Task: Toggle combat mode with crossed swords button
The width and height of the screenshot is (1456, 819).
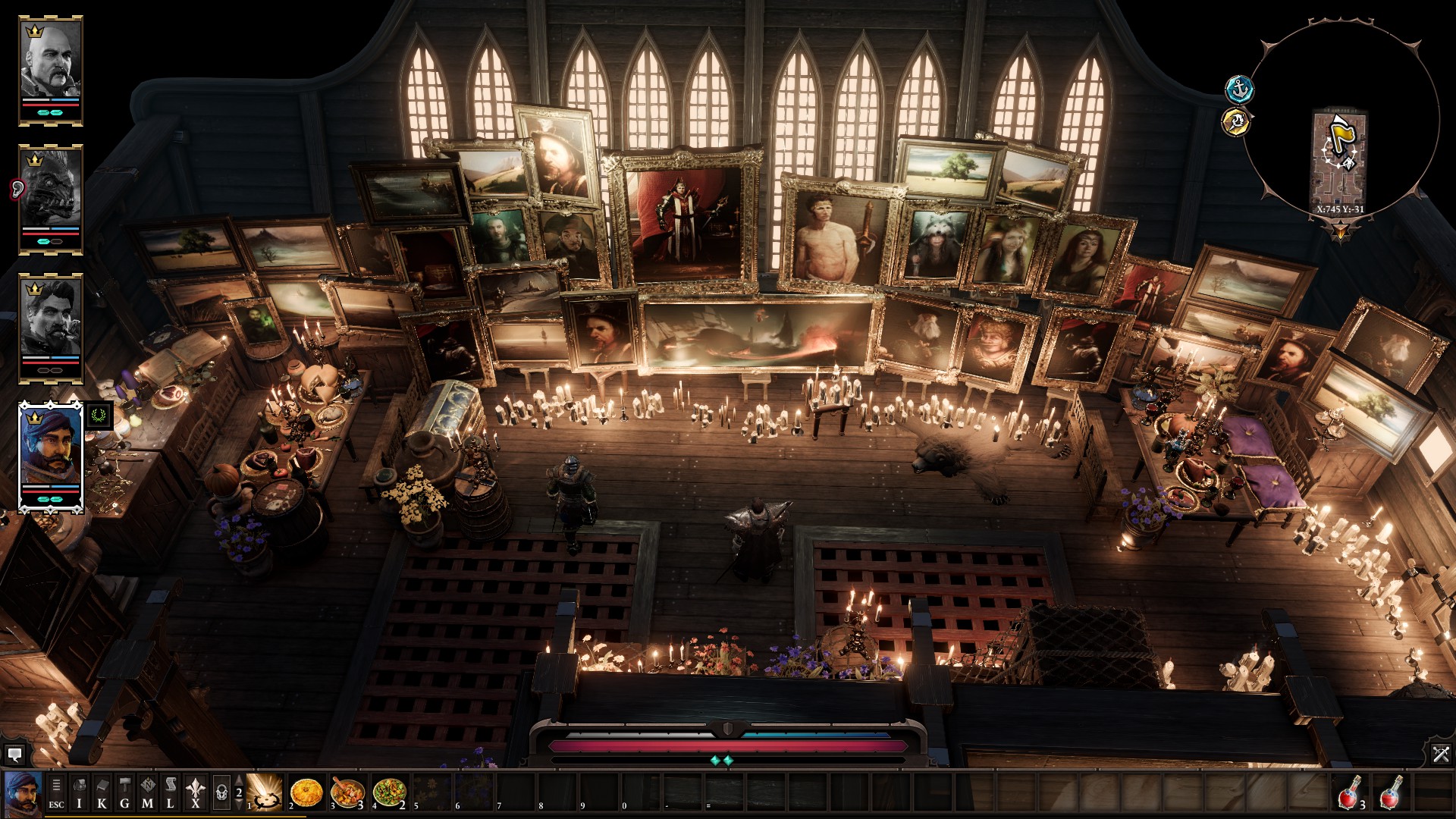Action: point(1441,754)
